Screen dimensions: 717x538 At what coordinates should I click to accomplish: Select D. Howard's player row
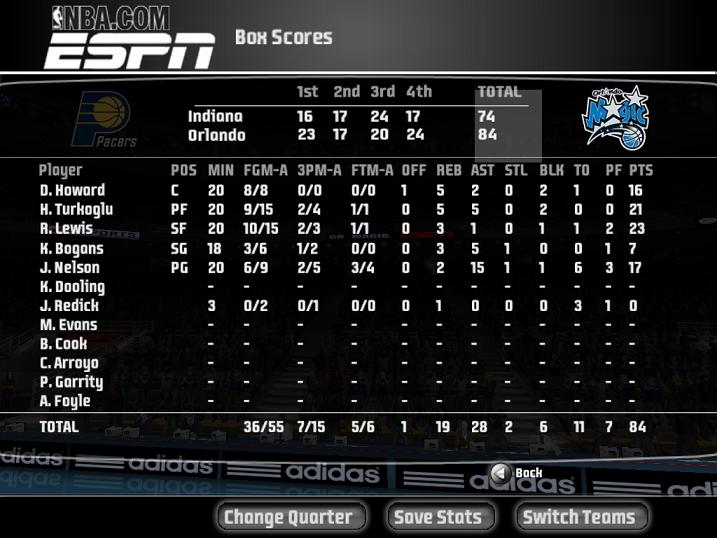(x=72, y=190)
